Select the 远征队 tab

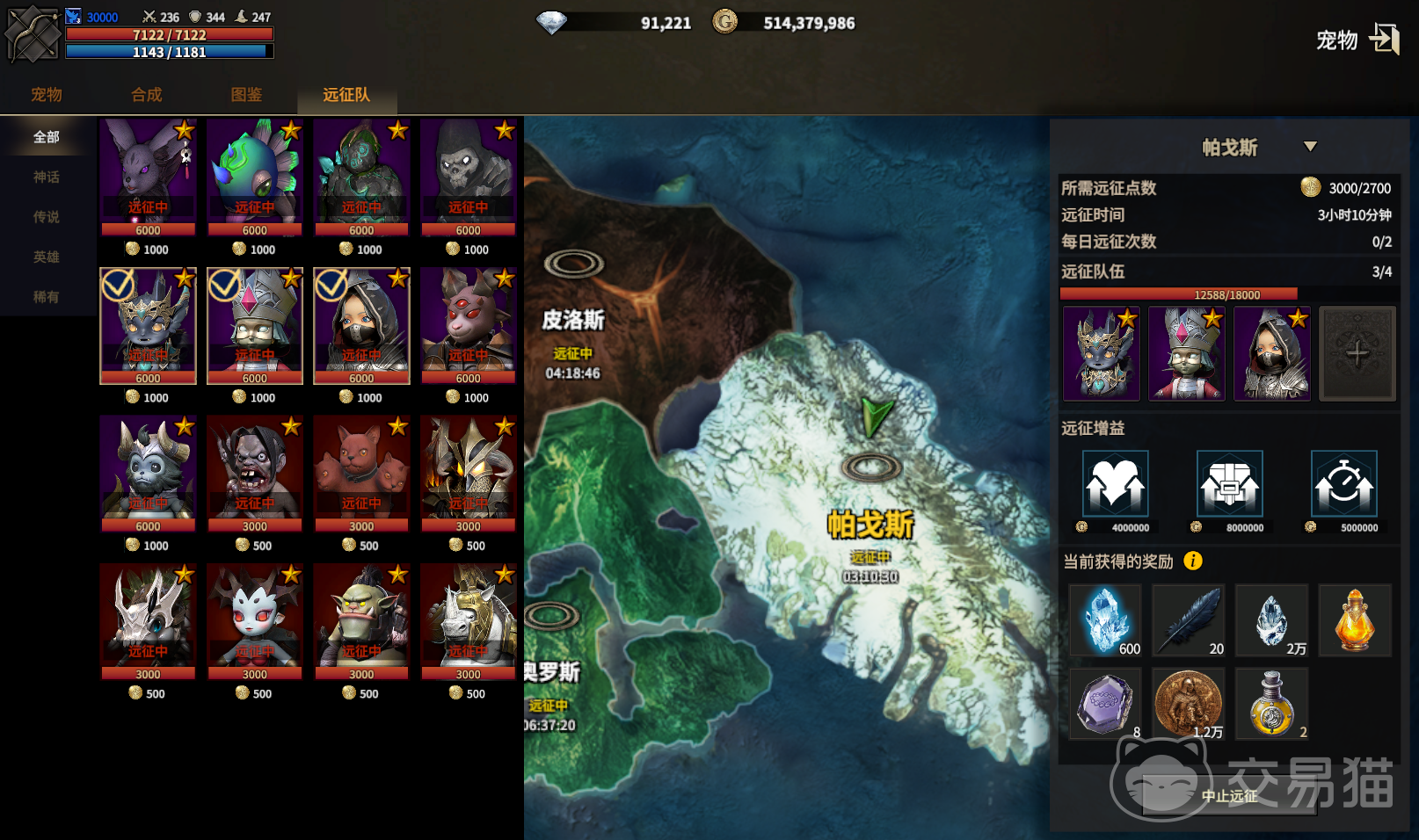(x=346, y=95)
